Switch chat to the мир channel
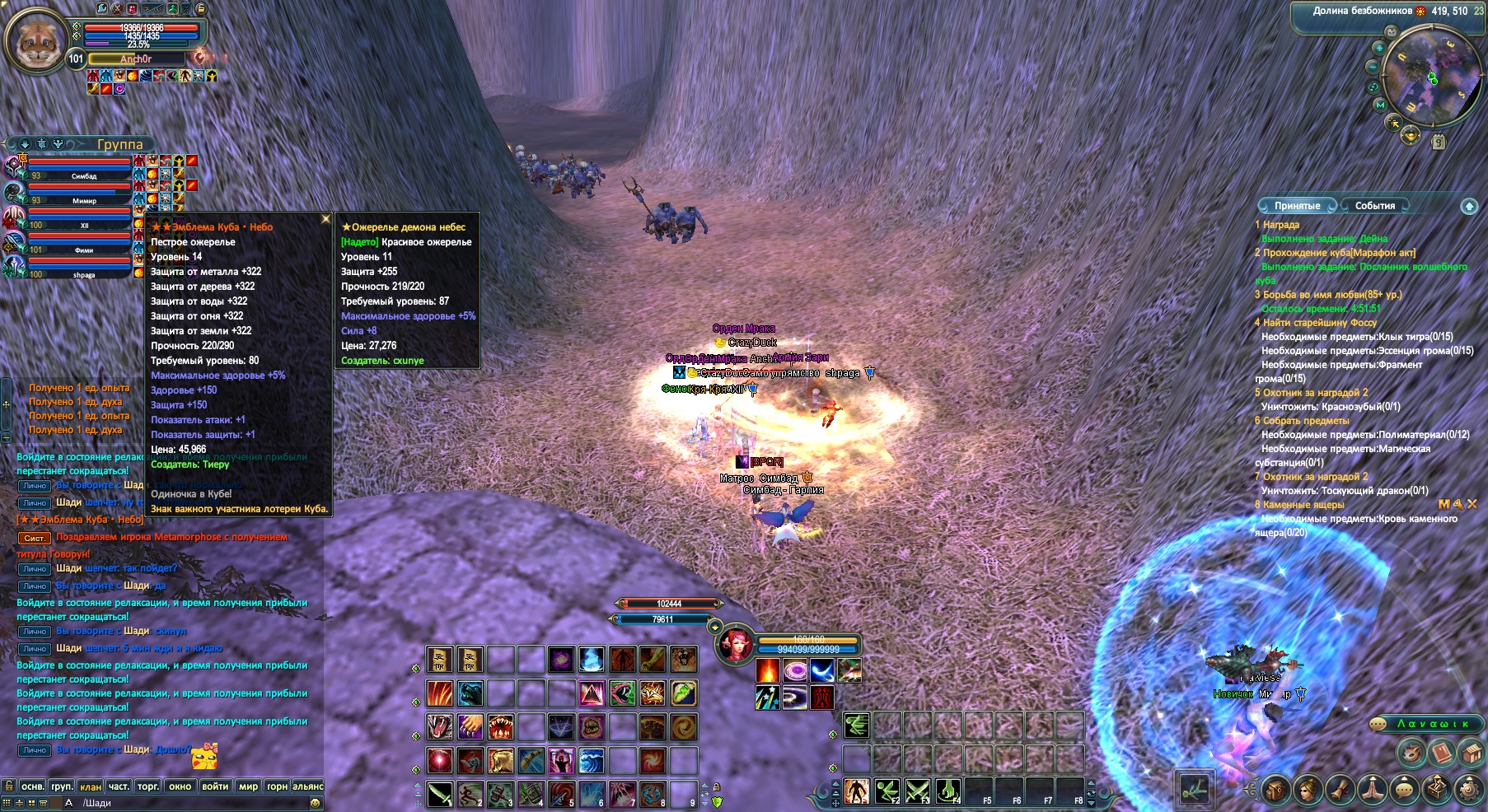This screenshot has width=1488, height=812. (x=248, y=786)
